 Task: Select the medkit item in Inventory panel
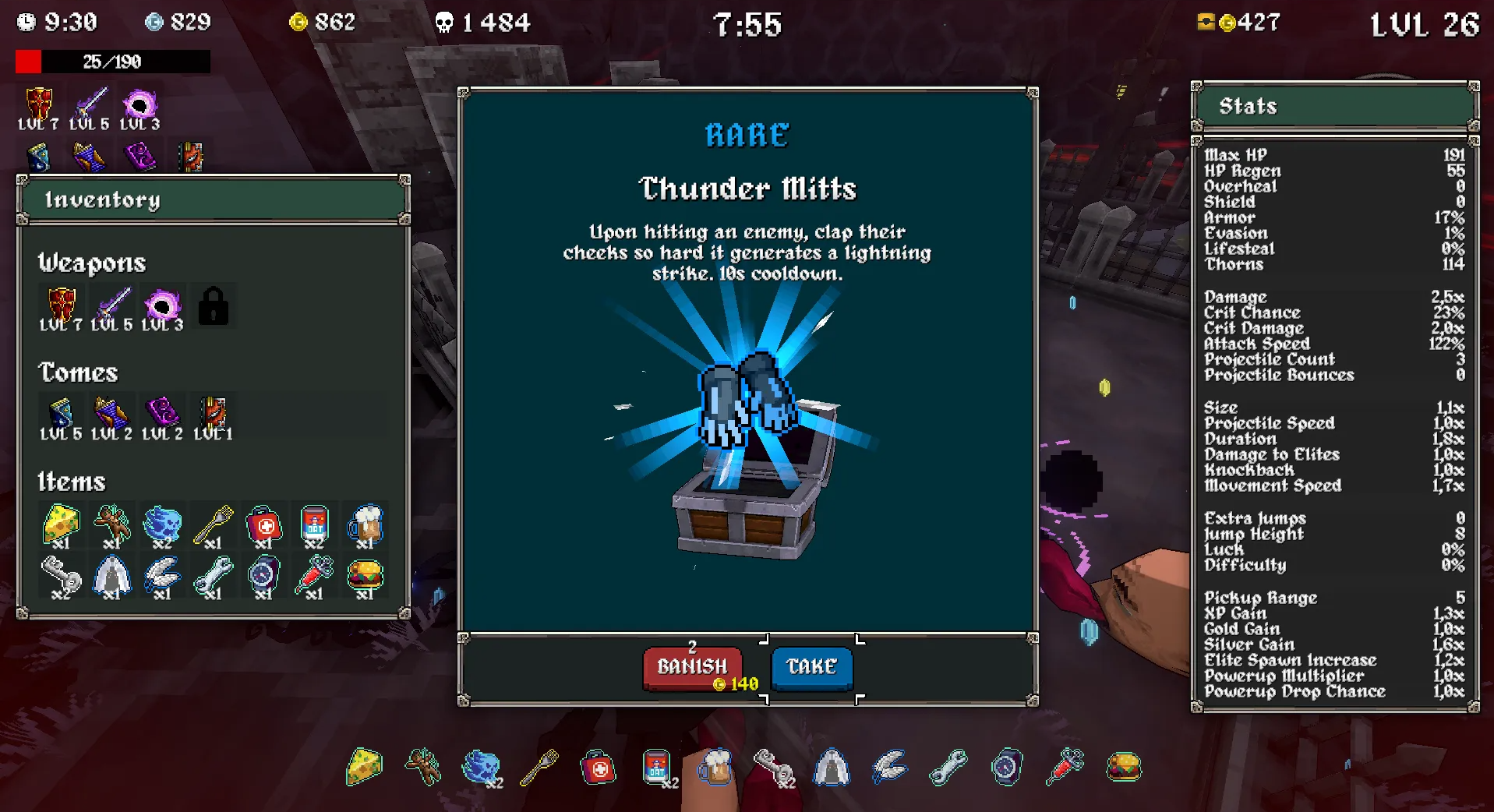coord(263,524)
